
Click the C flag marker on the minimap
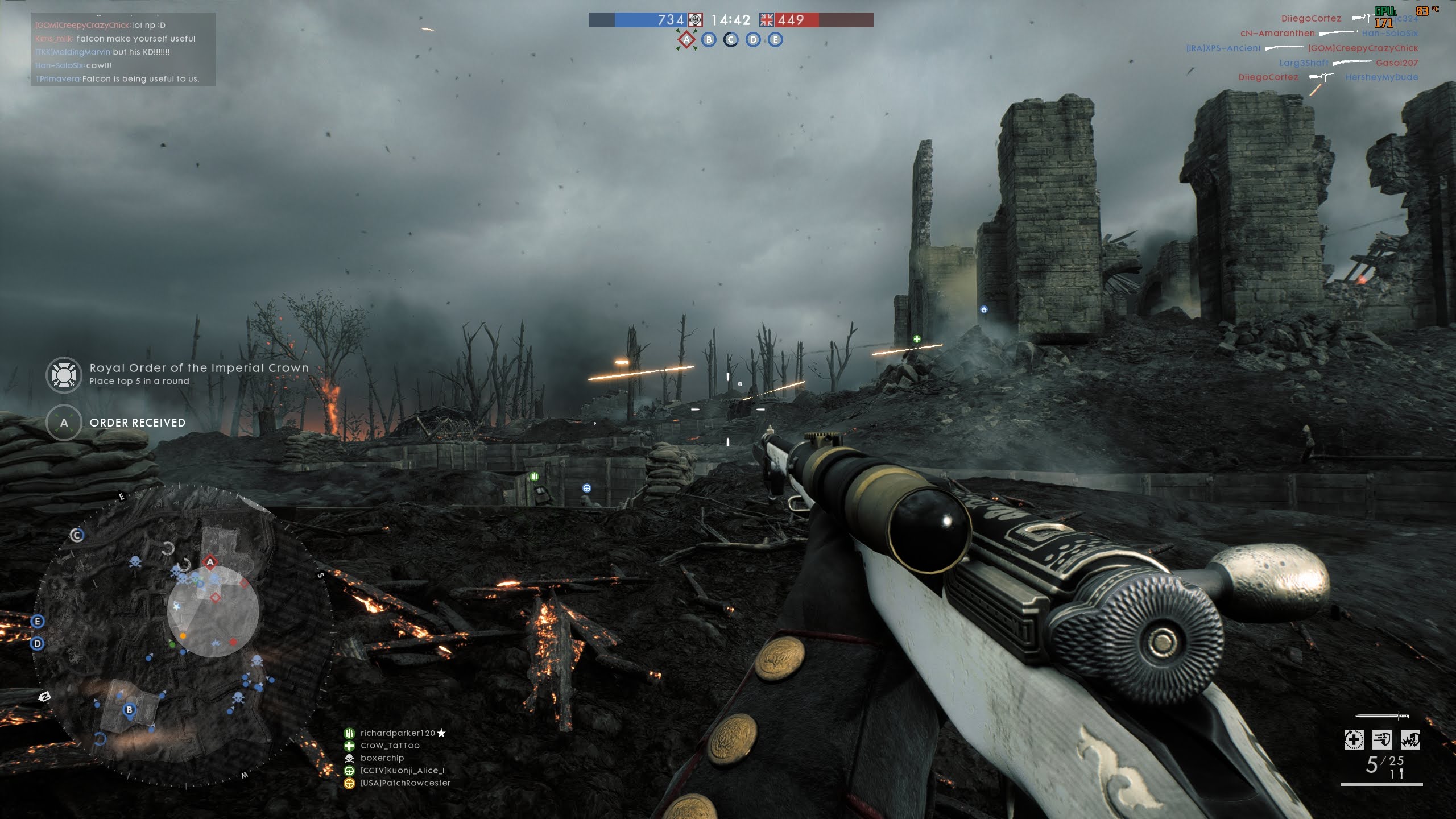coord(77,535)
